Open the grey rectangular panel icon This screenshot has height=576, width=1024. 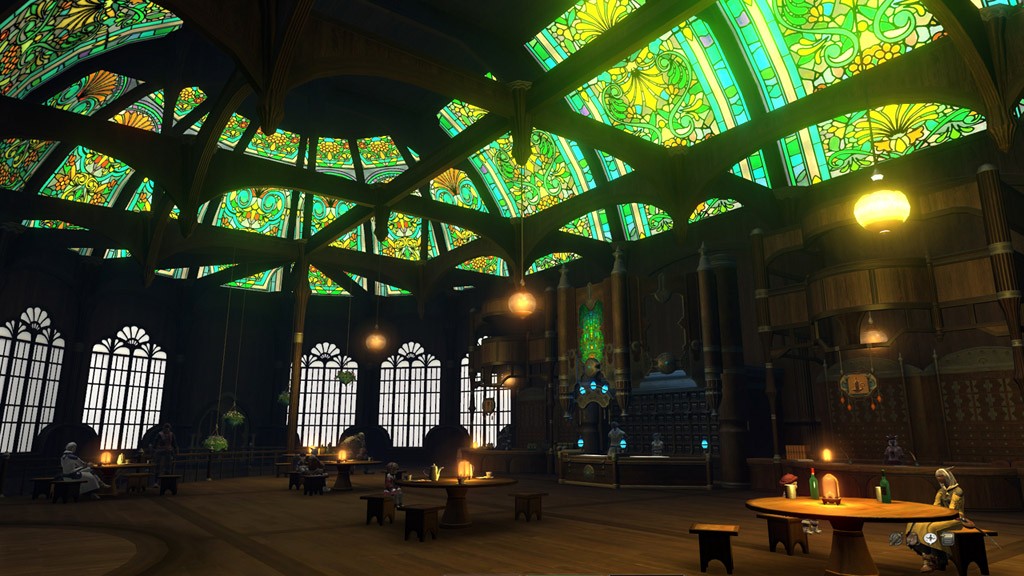pos(948,539)
